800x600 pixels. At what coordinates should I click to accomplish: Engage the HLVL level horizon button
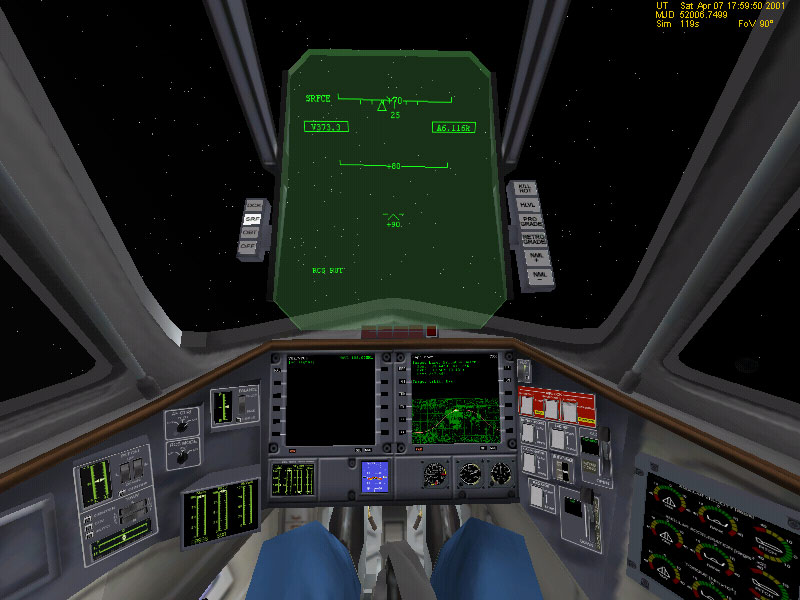click(528, 204)
